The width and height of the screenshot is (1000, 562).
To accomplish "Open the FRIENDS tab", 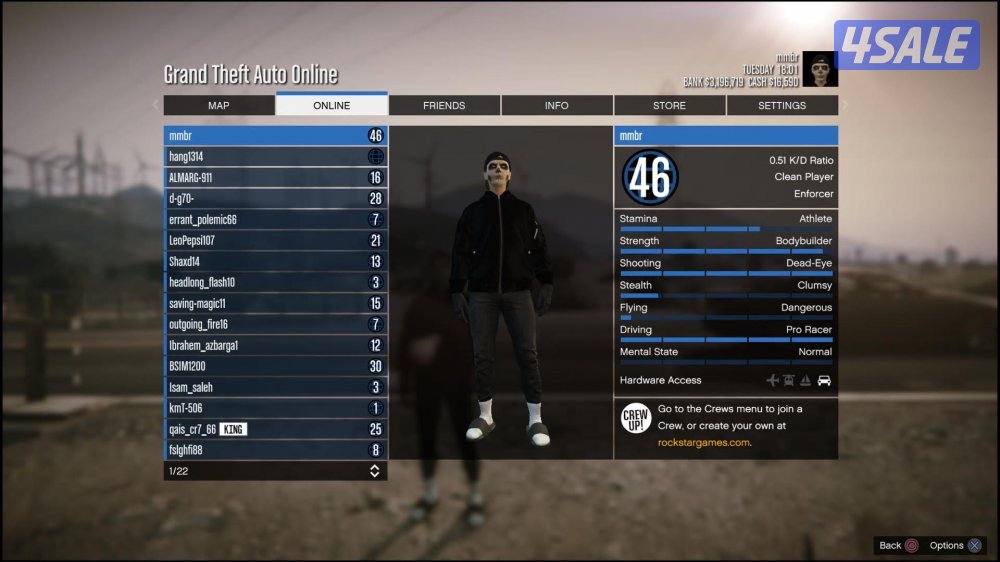I will click(444, 105).
